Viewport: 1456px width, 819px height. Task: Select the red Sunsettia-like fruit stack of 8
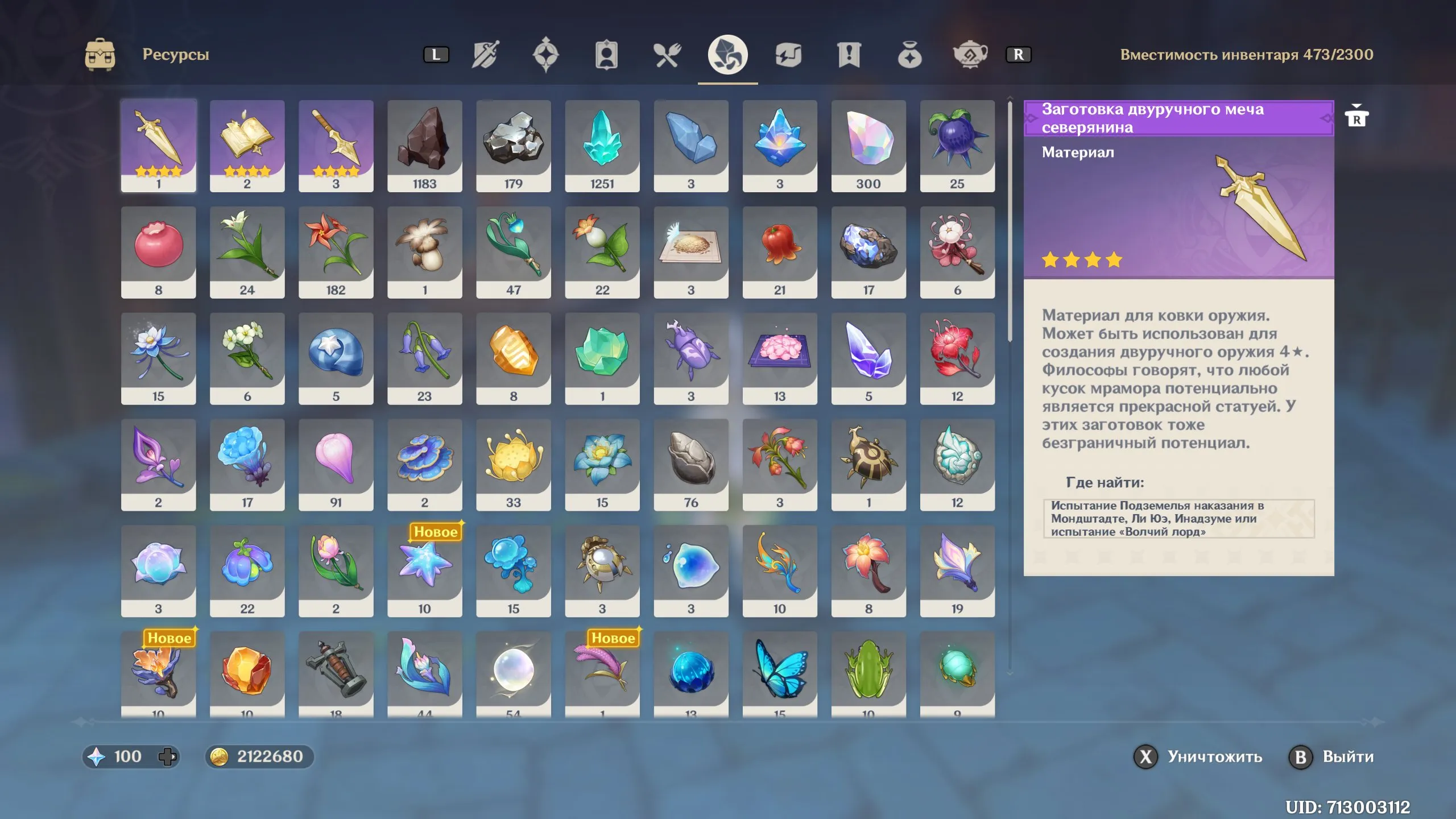[158, 252]
